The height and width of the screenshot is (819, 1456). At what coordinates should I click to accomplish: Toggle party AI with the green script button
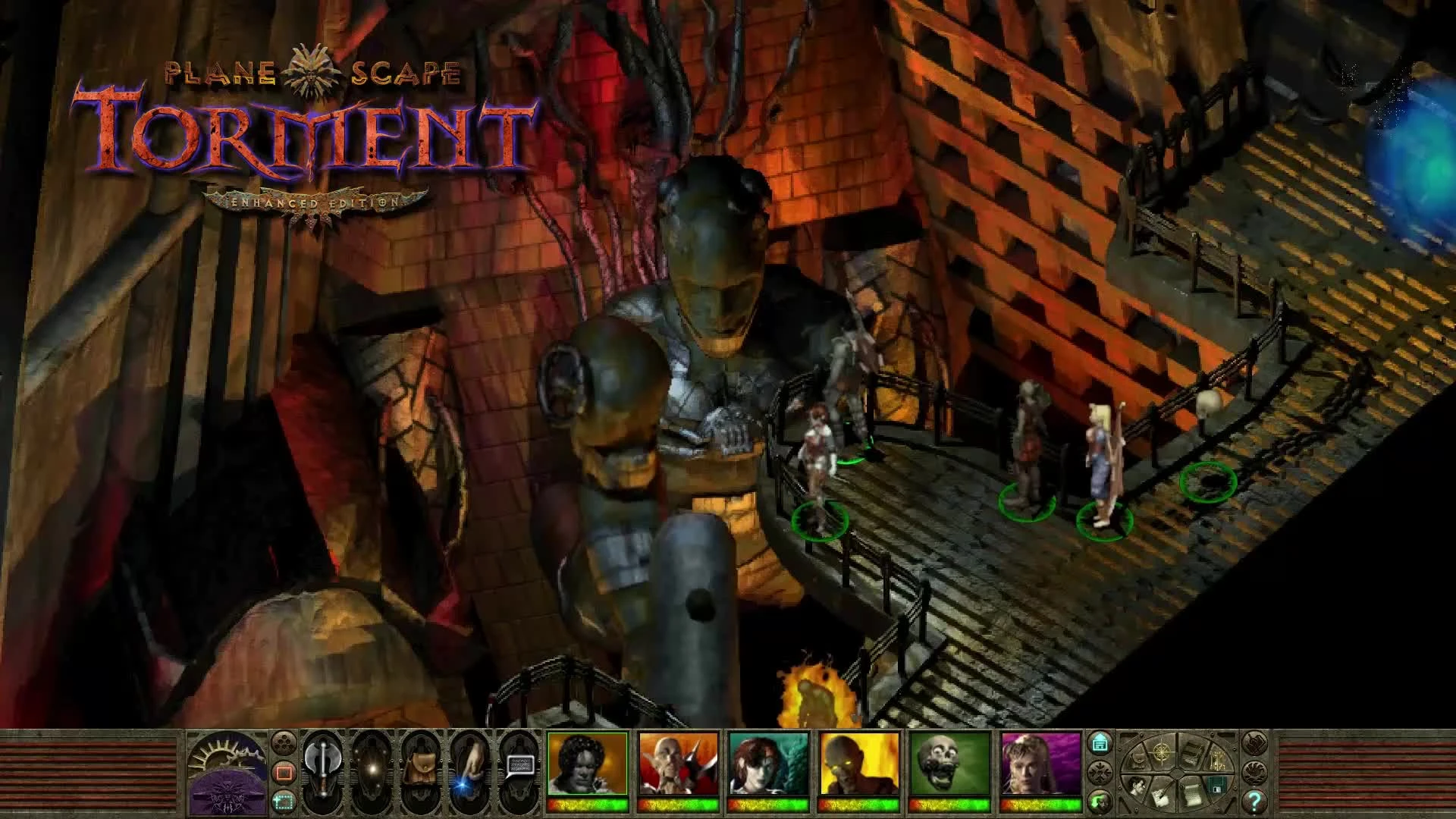(1100, 801)
